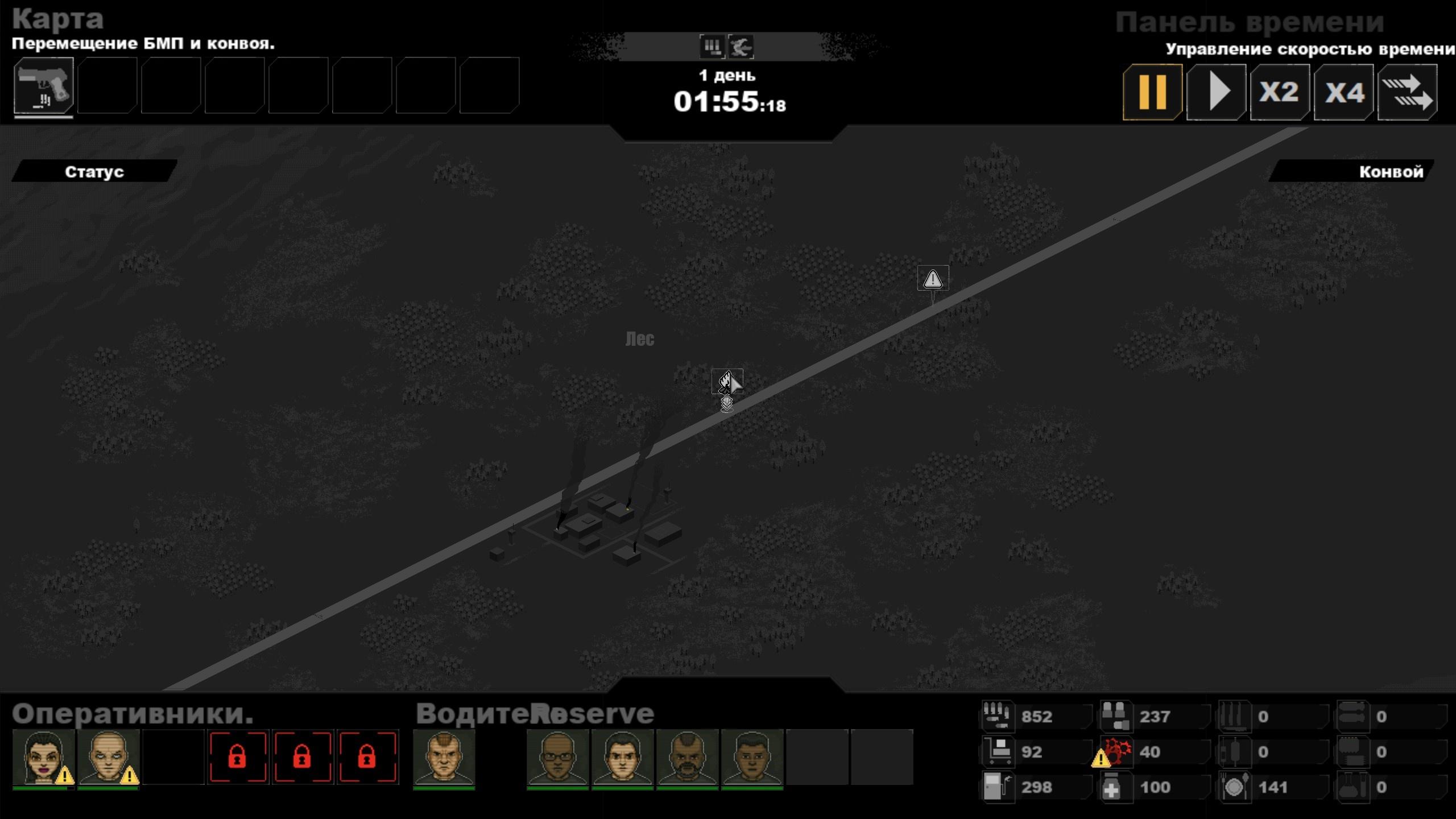Screen dimensions: 1456x819
Task: Select the pale dark-haired reserve member
Action: (622, 758)
